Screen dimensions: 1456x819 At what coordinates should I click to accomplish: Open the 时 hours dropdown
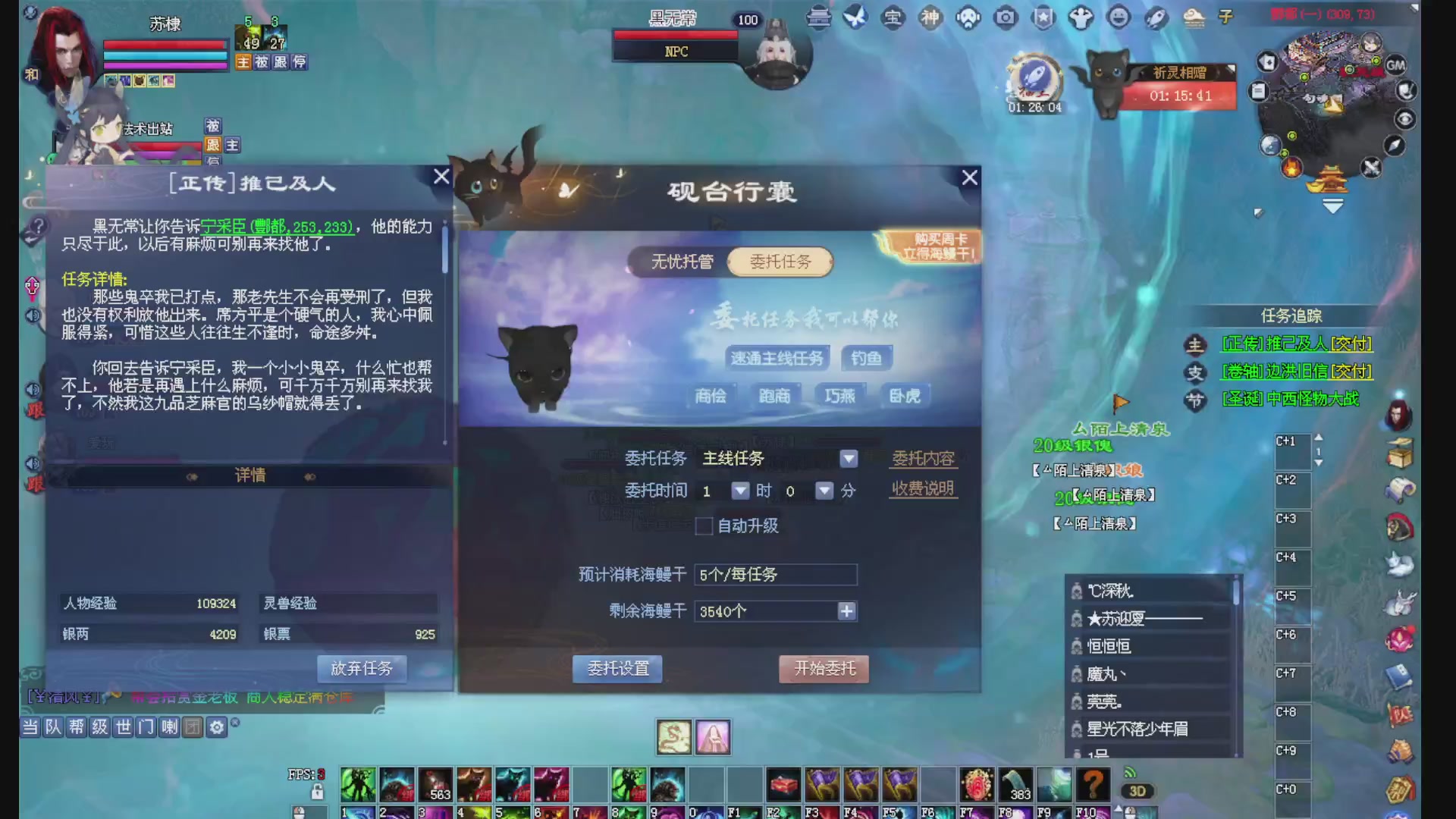click(x=740, y=491)
